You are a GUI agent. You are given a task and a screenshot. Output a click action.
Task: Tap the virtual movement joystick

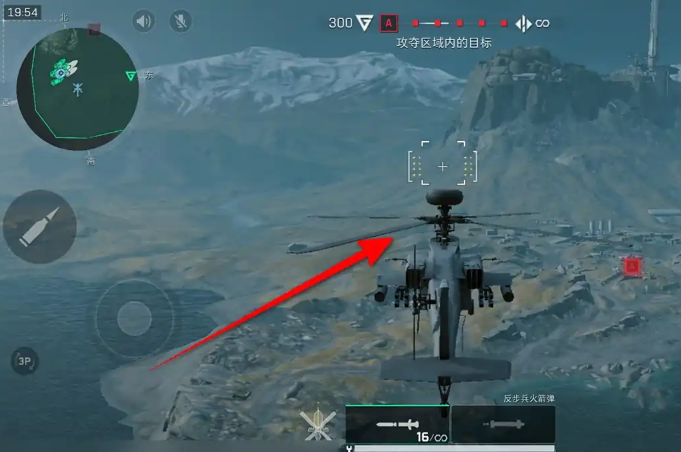[133, 318]
